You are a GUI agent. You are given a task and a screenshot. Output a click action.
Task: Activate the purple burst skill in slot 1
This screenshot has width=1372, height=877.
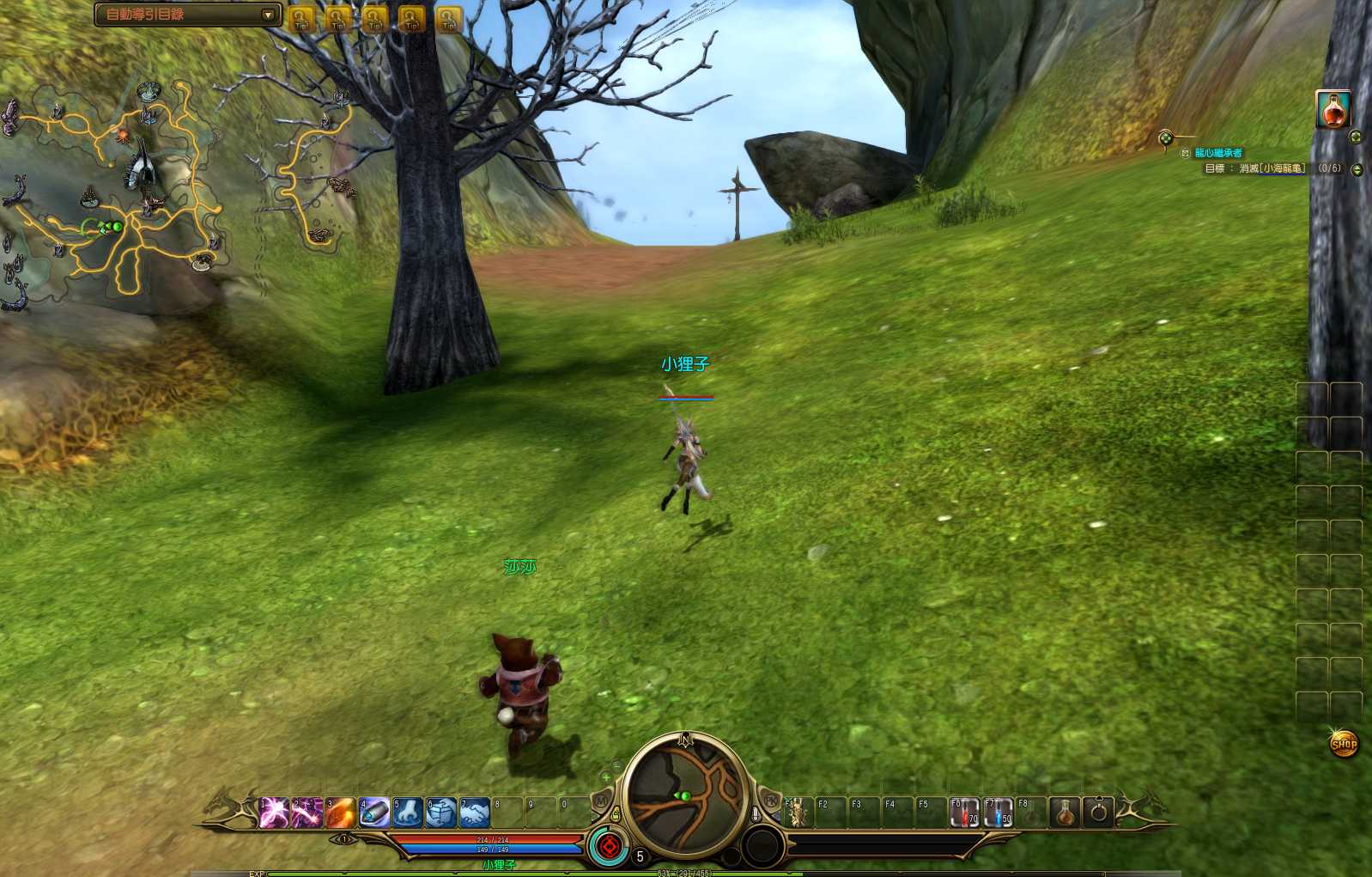[x=274, y=812]
